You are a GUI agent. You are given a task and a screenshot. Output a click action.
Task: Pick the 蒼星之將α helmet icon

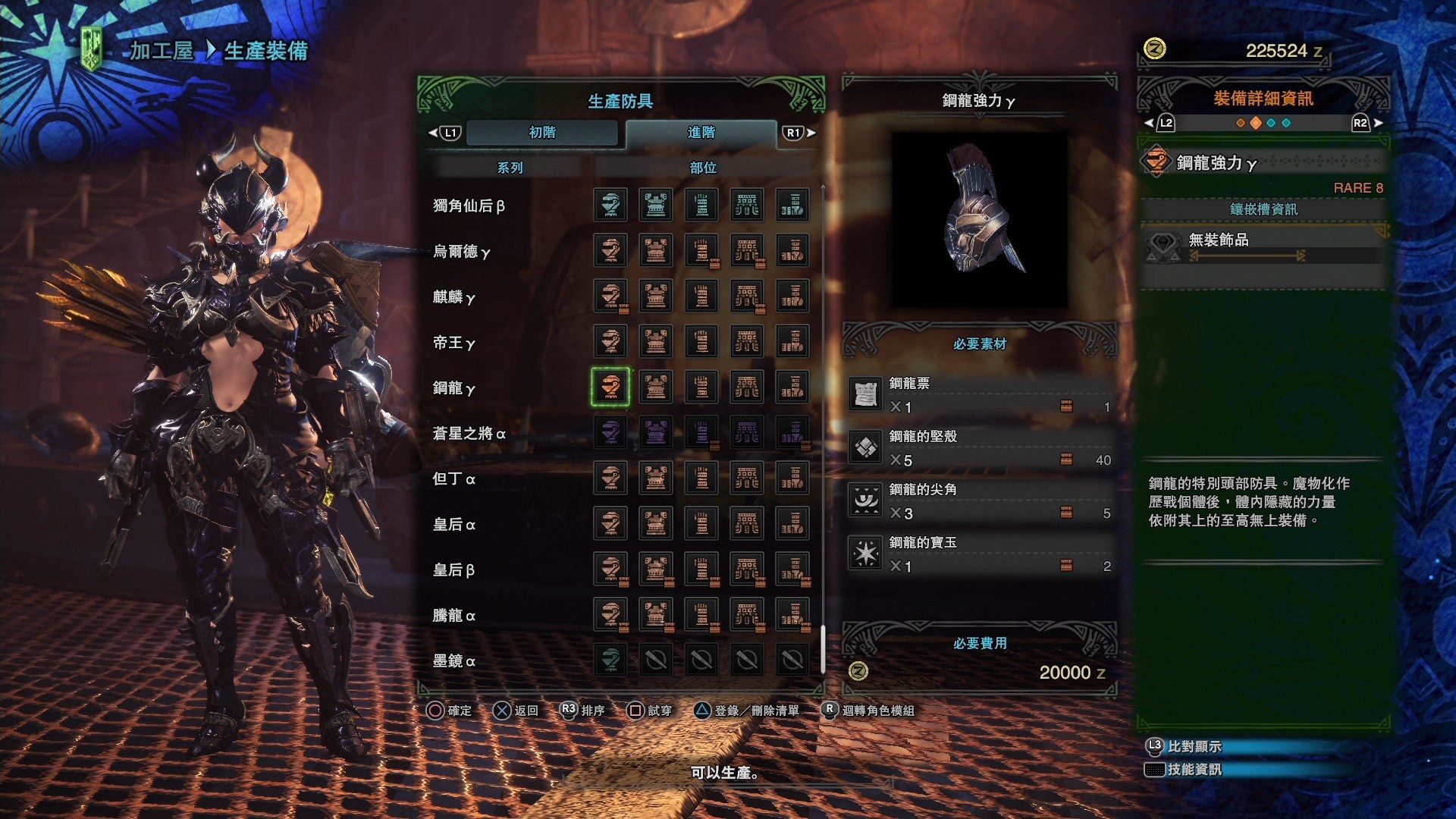point(610,433)
